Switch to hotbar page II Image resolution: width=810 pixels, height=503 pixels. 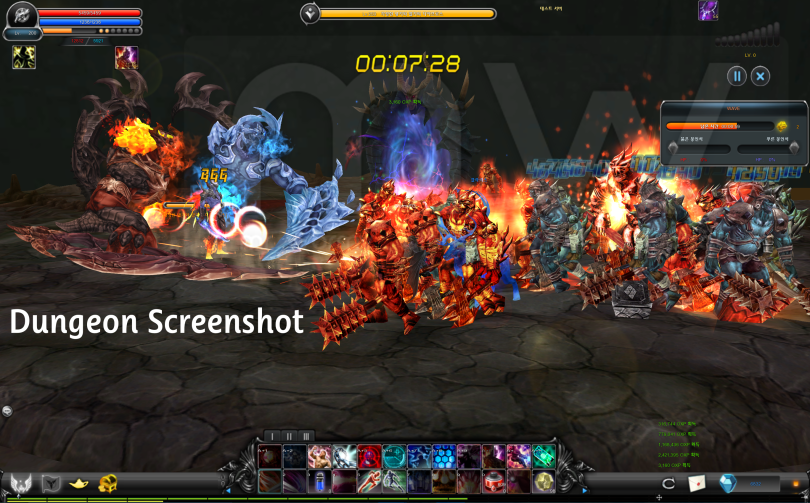[289, 436]
